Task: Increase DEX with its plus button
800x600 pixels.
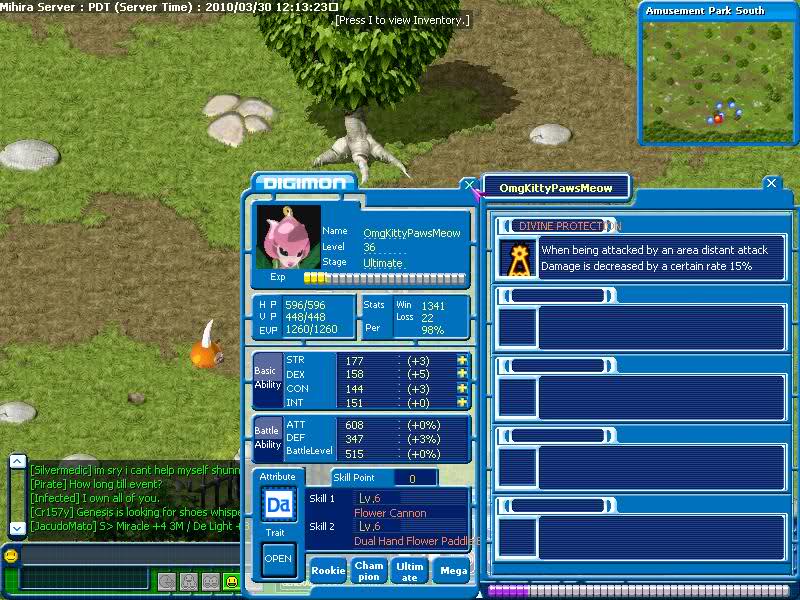Action: tap(462, 374)
